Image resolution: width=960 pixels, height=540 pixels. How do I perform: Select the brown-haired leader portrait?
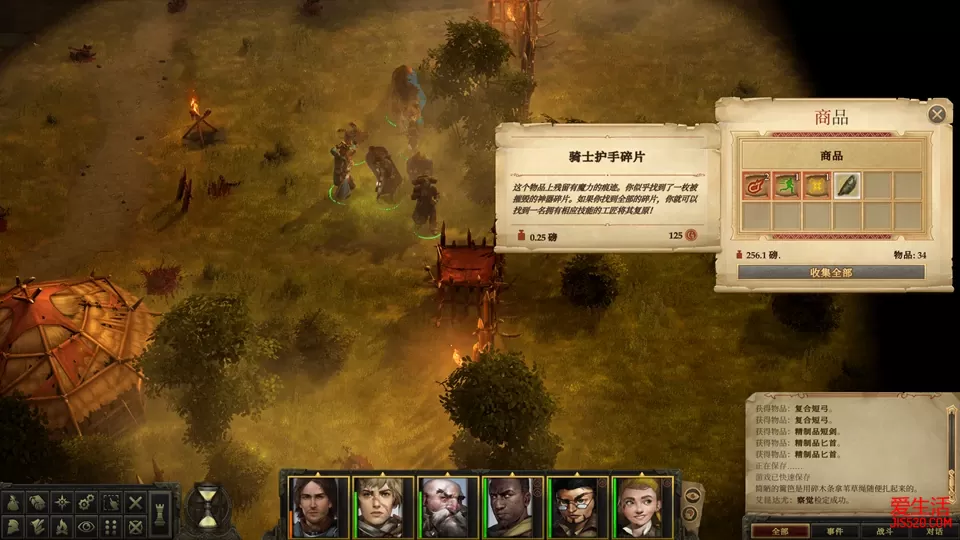pyautogui.click(x=317, y=505)
